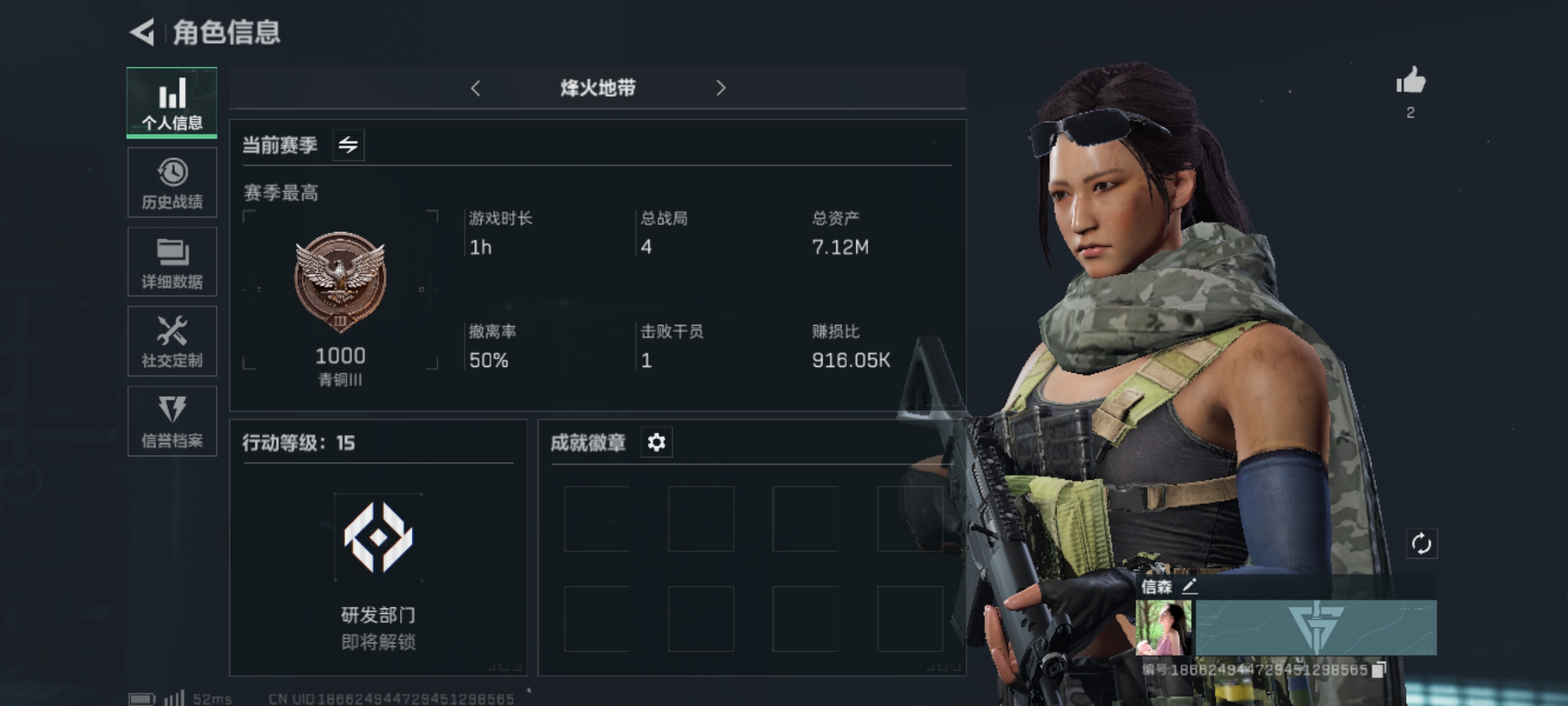
Task: Open the 研发部门 department emblem
Action: pos(378,537)
